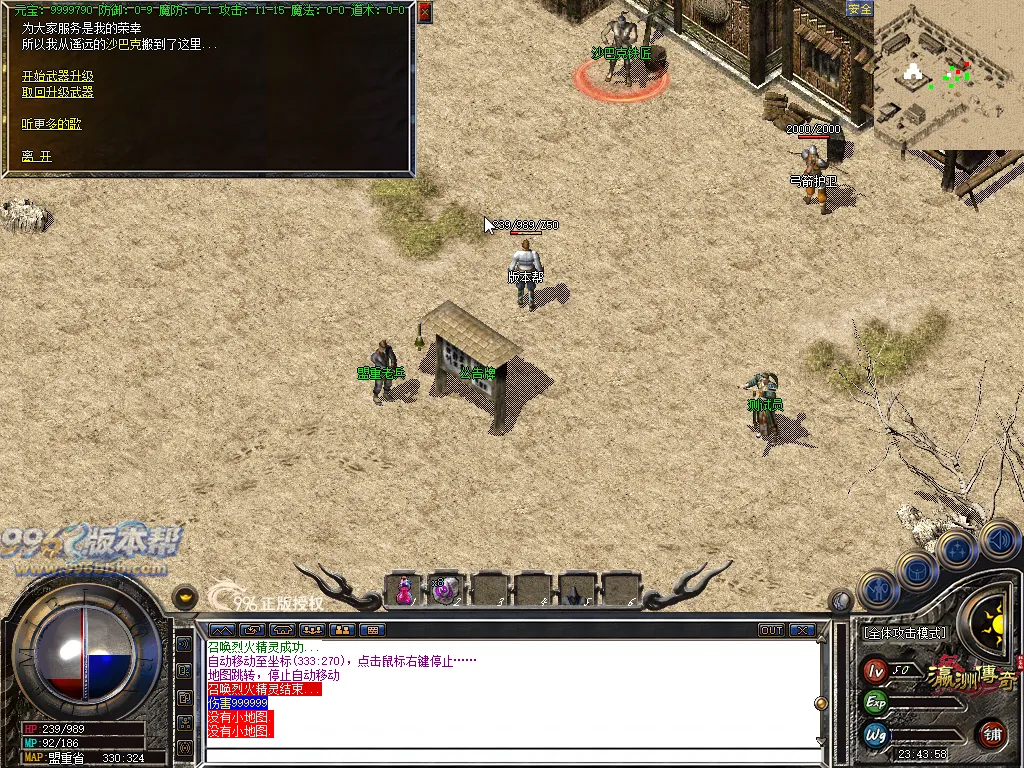Switch the 全体攻击模式 attack mode label
This screenshot has width=1024, height=768.
[x=905, y=633]
